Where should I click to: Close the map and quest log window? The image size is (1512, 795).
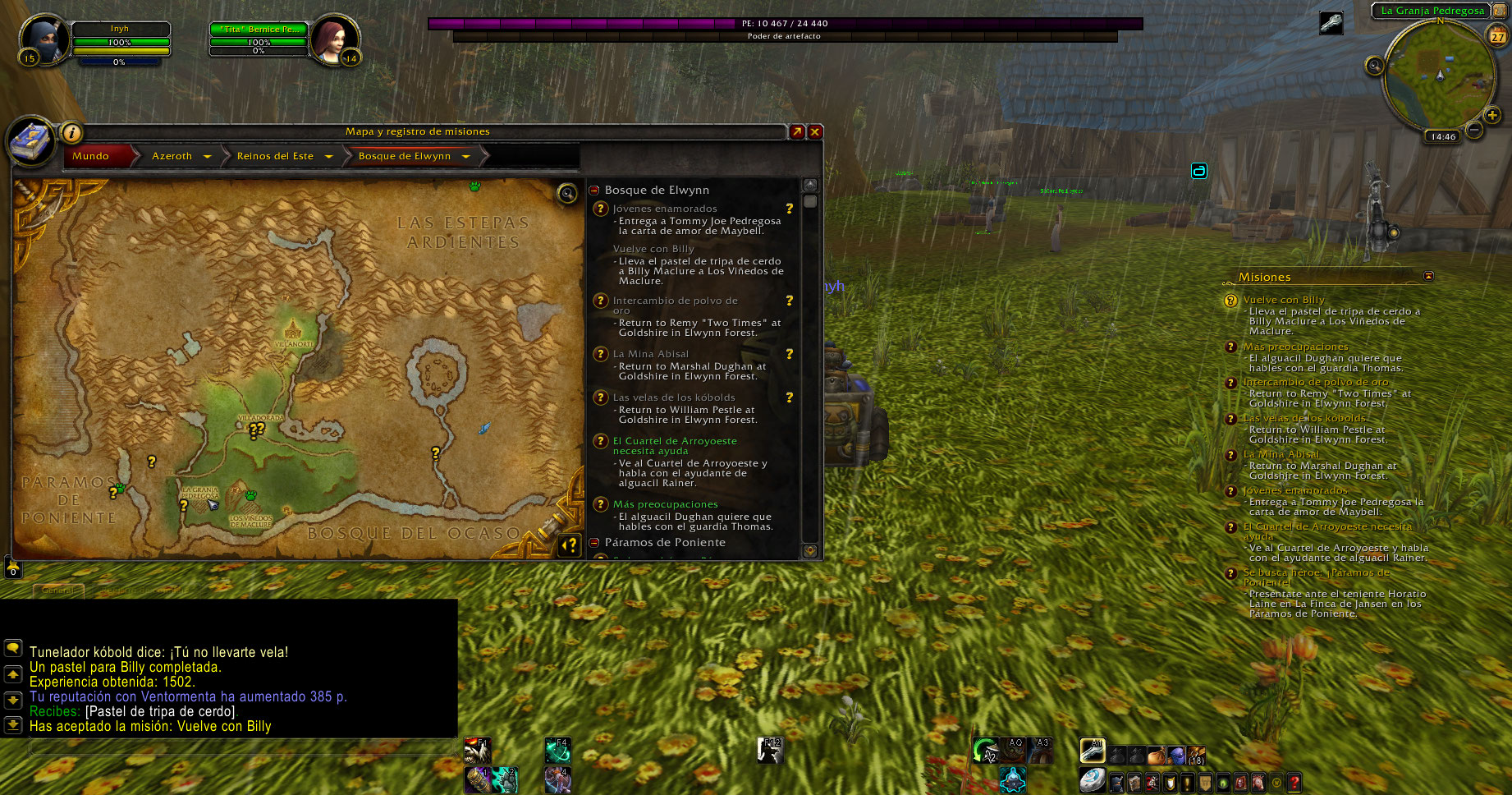click(x=815, y=131)
